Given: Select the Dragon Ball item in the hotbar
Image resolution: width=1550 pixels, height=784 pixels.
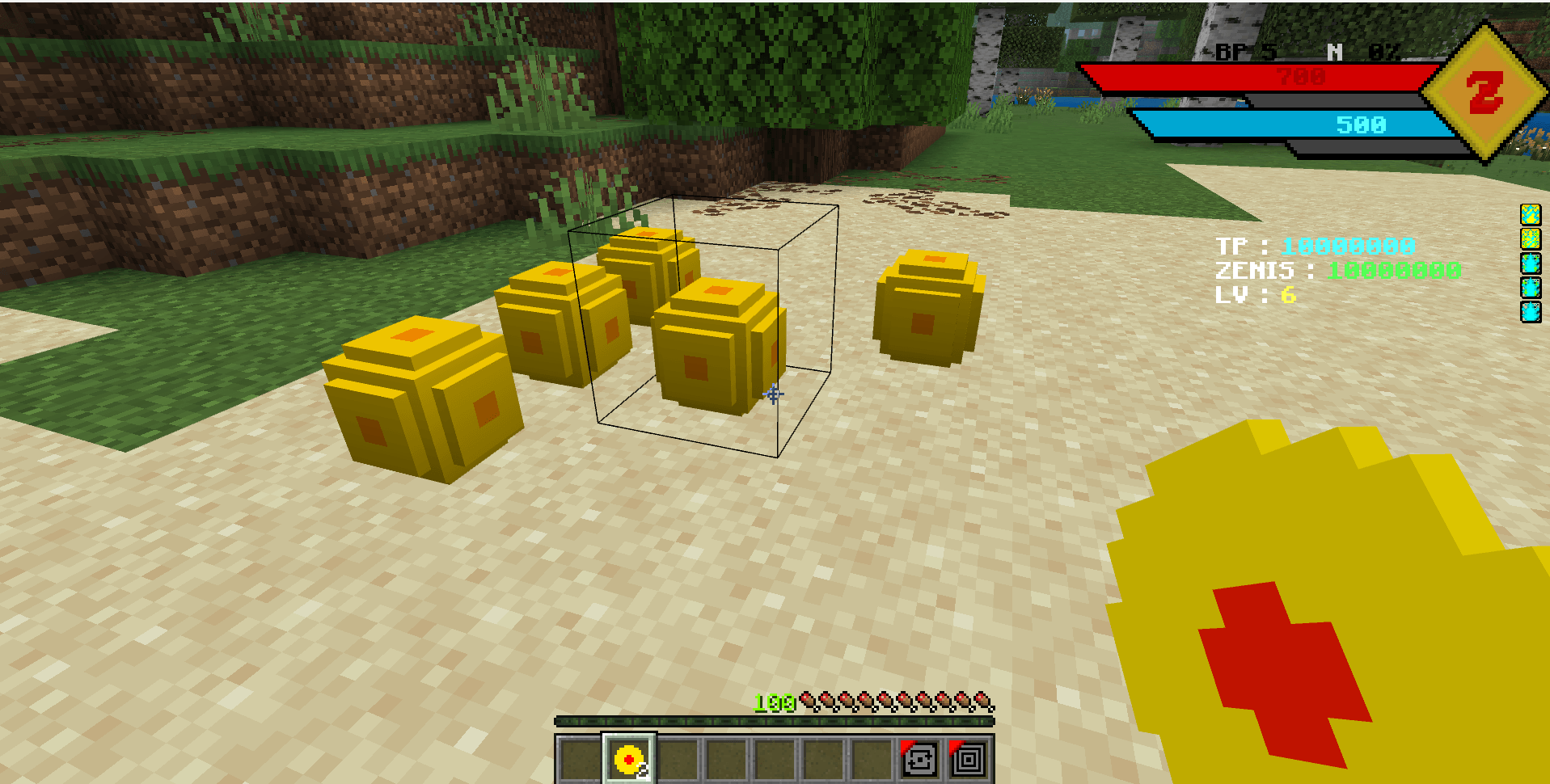Looking at the screenshot, I should pos(627,759).
